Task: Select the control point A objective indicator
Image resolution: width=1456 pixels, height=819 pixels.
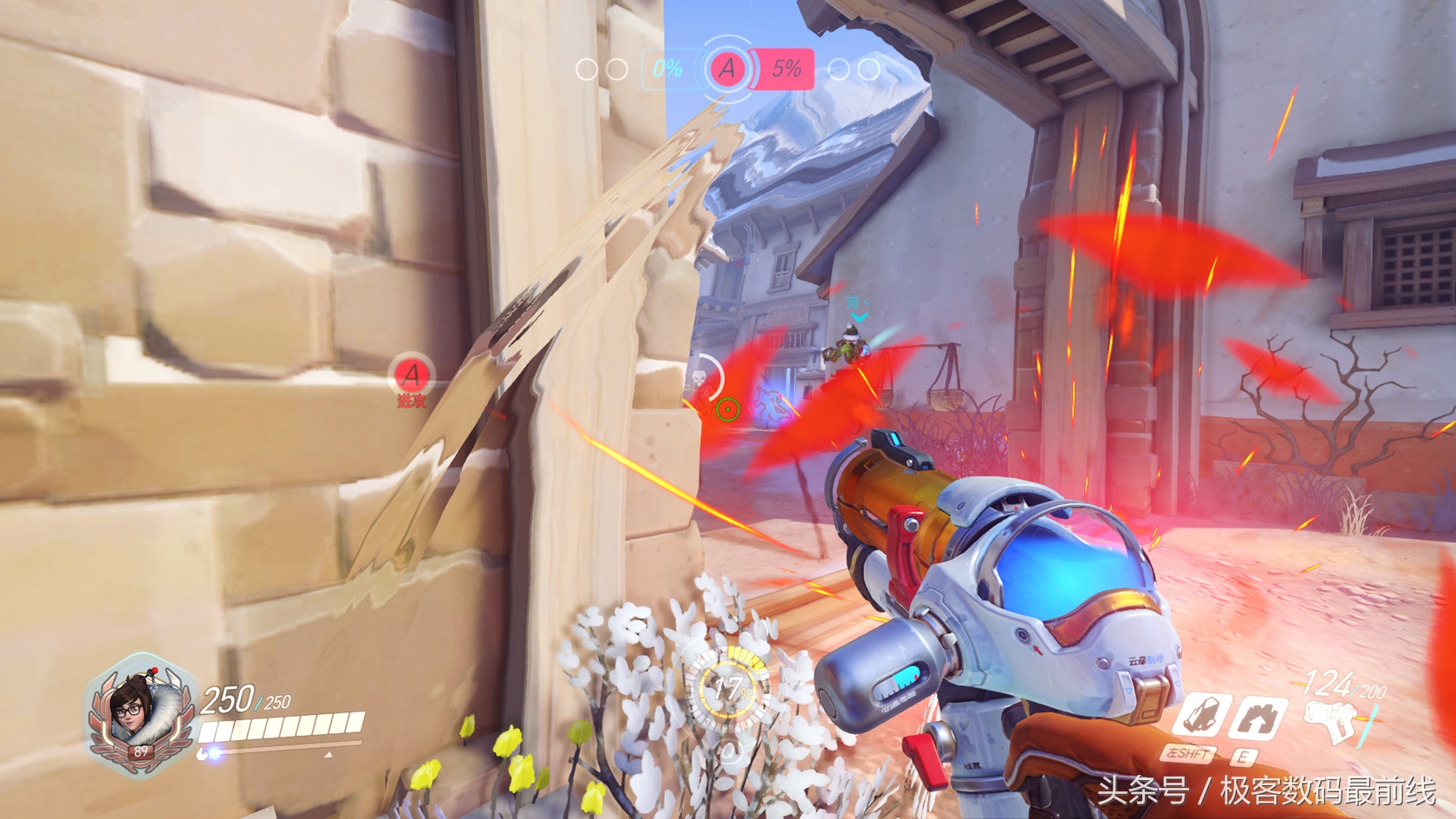Action: click(x=727, y=68)
